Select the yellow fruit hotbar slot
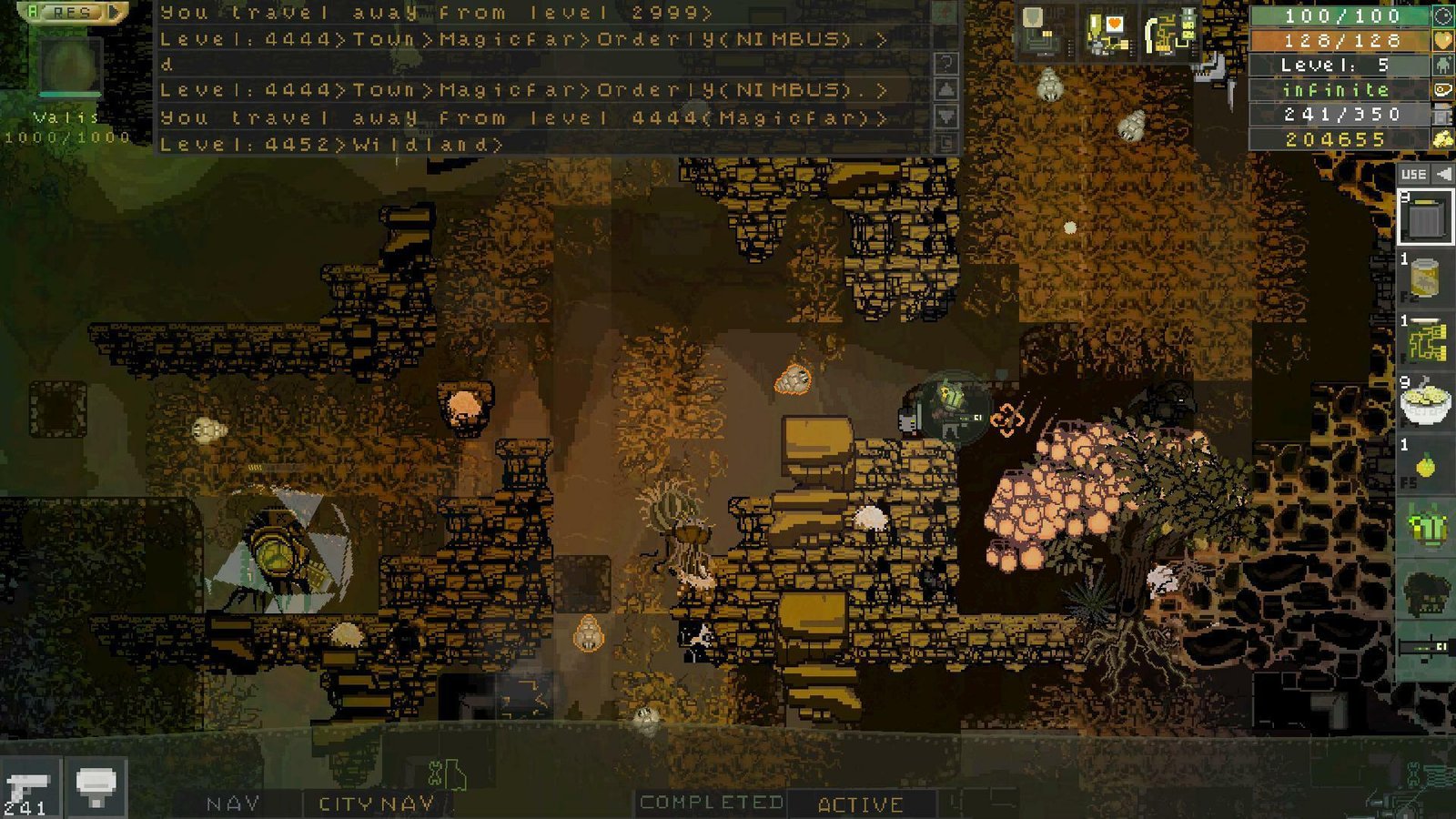Image resolution: width=1456 pixels, height=819 pixels. tap(1426, 464)
